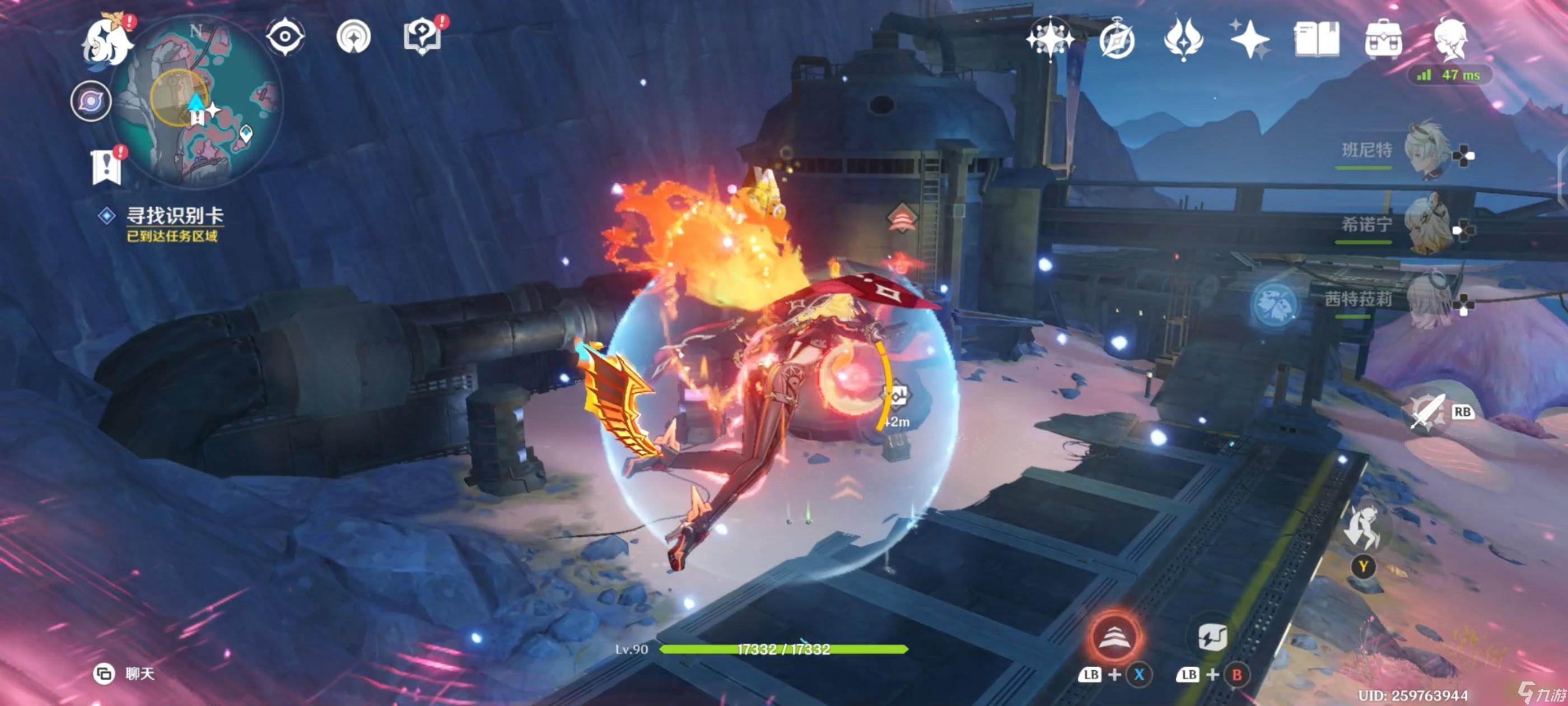Open the purple swirl icon beside the minimap
The width and height of the screenshot is (1568, 706).
(91, 101)
